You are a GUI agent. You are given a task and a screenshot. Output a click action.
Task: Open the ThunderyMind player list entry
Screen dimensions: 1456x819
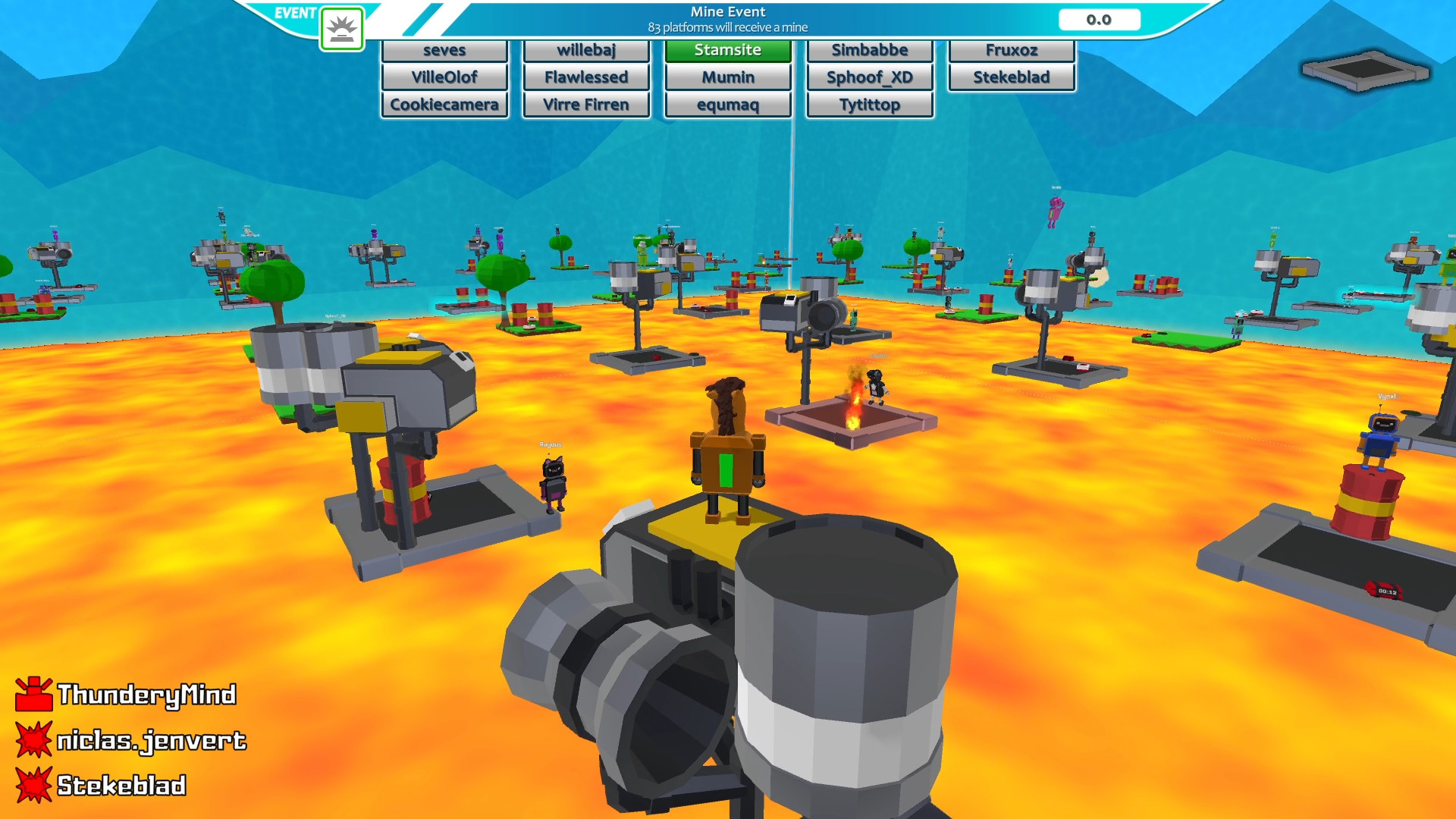[146, 693]
